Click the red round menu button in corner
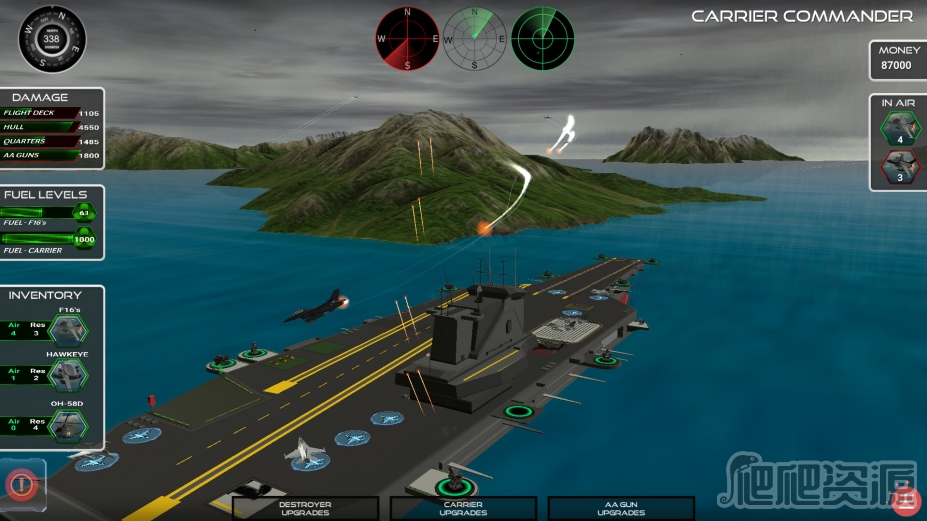This screenshot has width=927, height=521. coord(905,499)
